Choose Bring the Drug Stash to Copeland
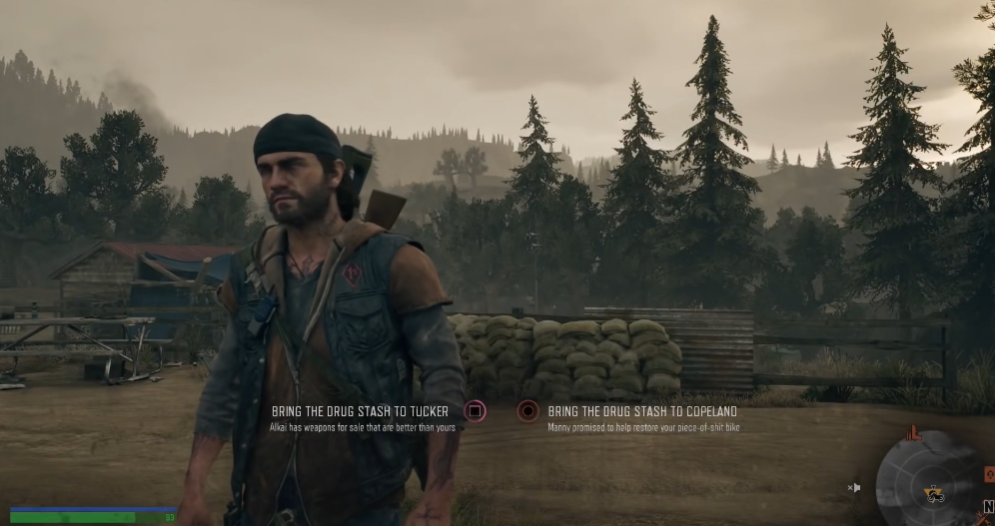Screen dimensions: 995x526 (643, 411)
